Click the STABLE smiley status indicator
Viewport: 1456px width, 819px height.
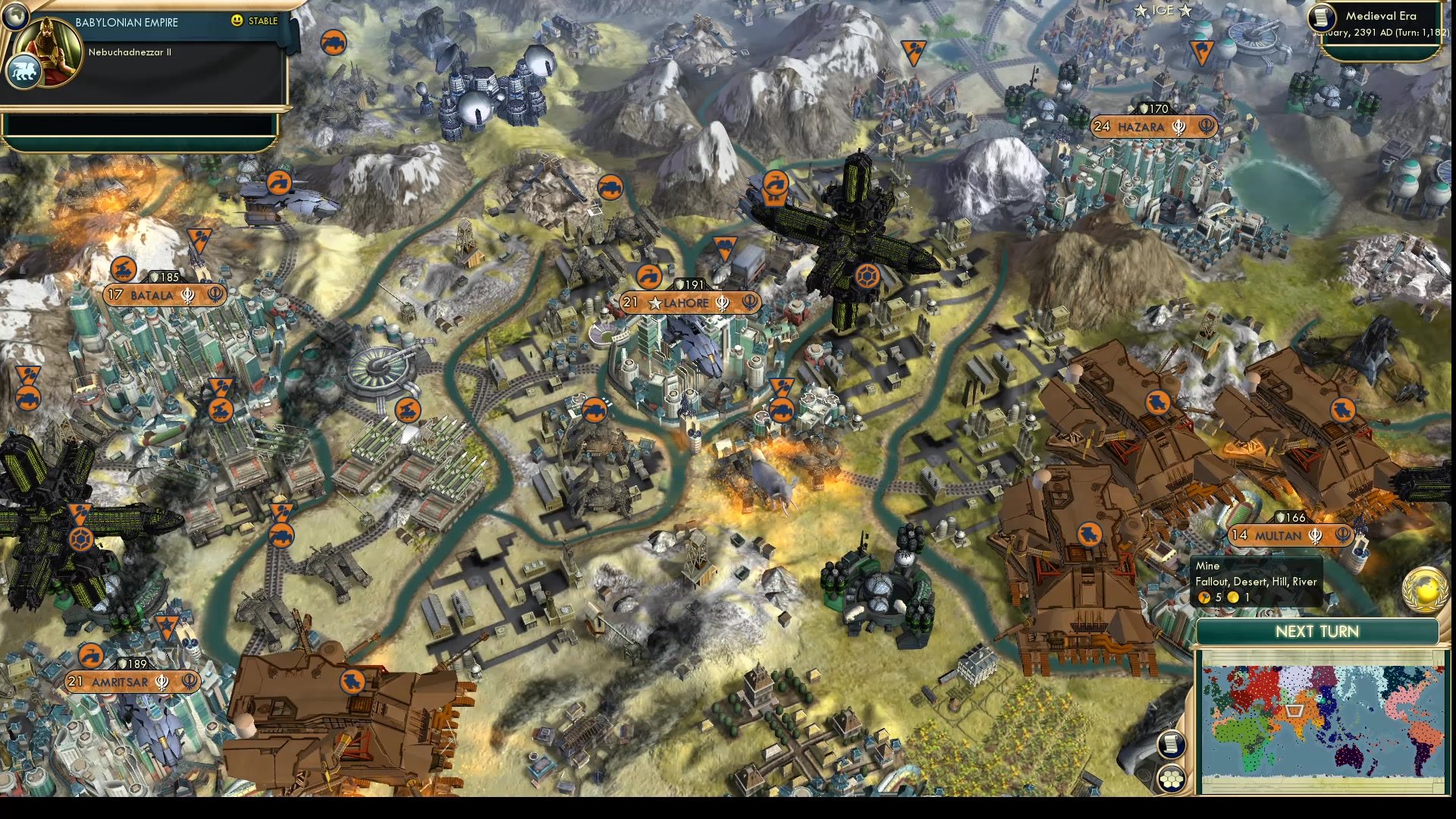pos(237,21)
